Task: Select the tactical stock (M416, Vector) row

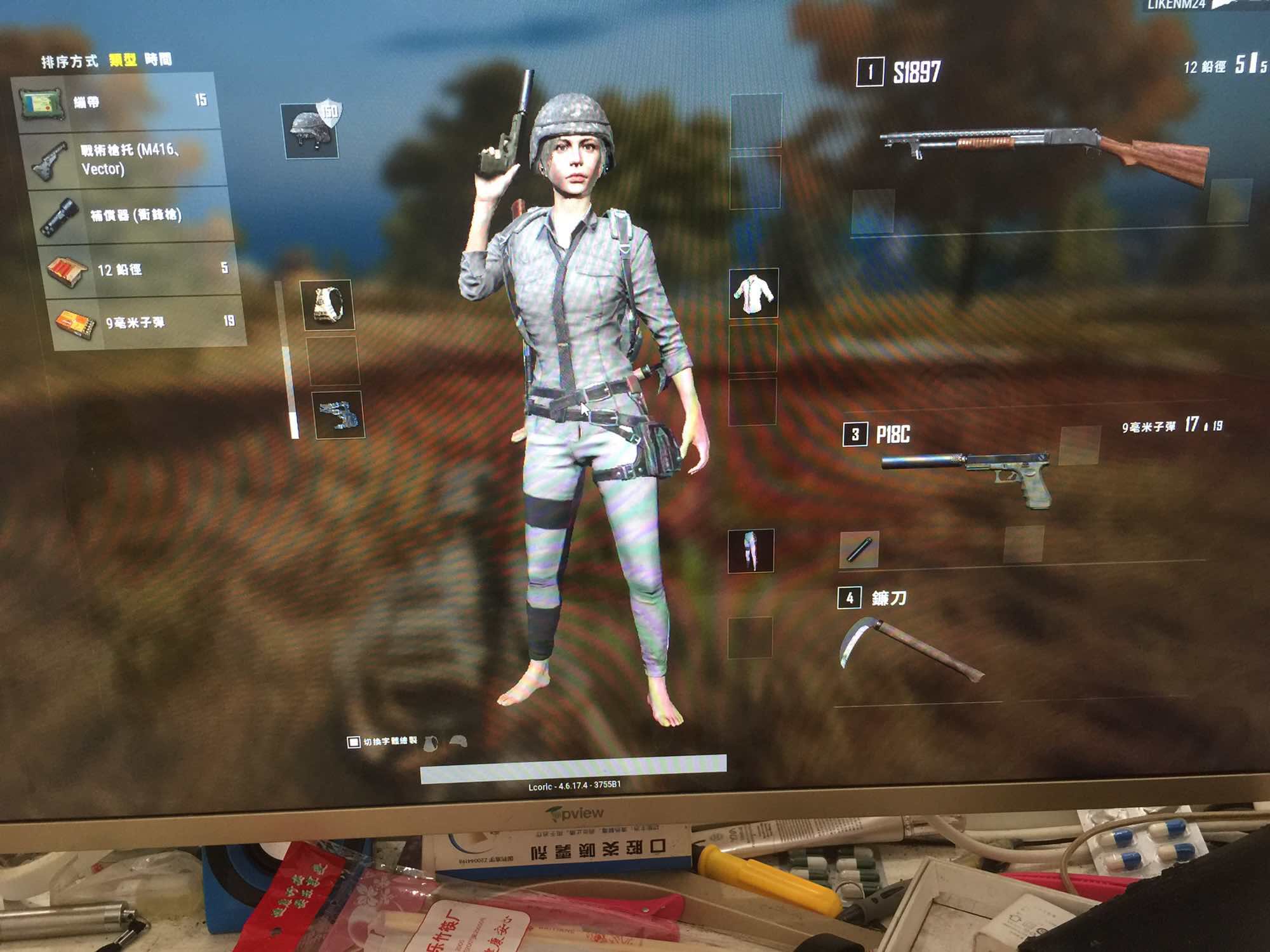Action: click(127, 159)
